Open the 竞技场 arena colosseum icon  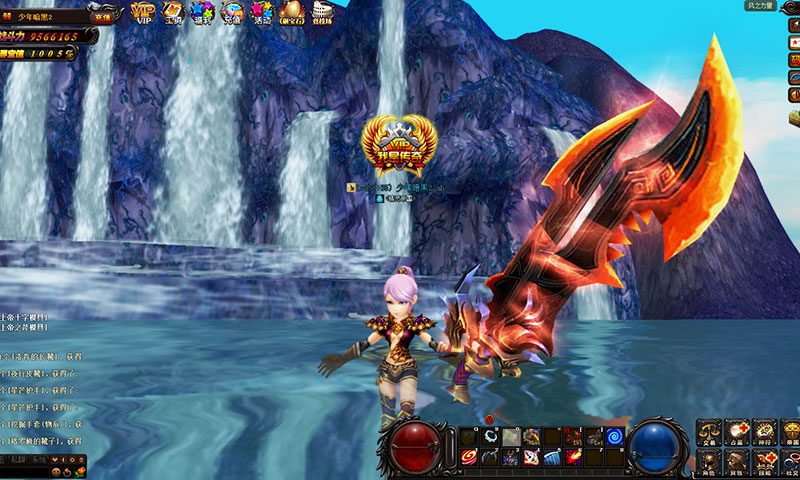[322, 12]
